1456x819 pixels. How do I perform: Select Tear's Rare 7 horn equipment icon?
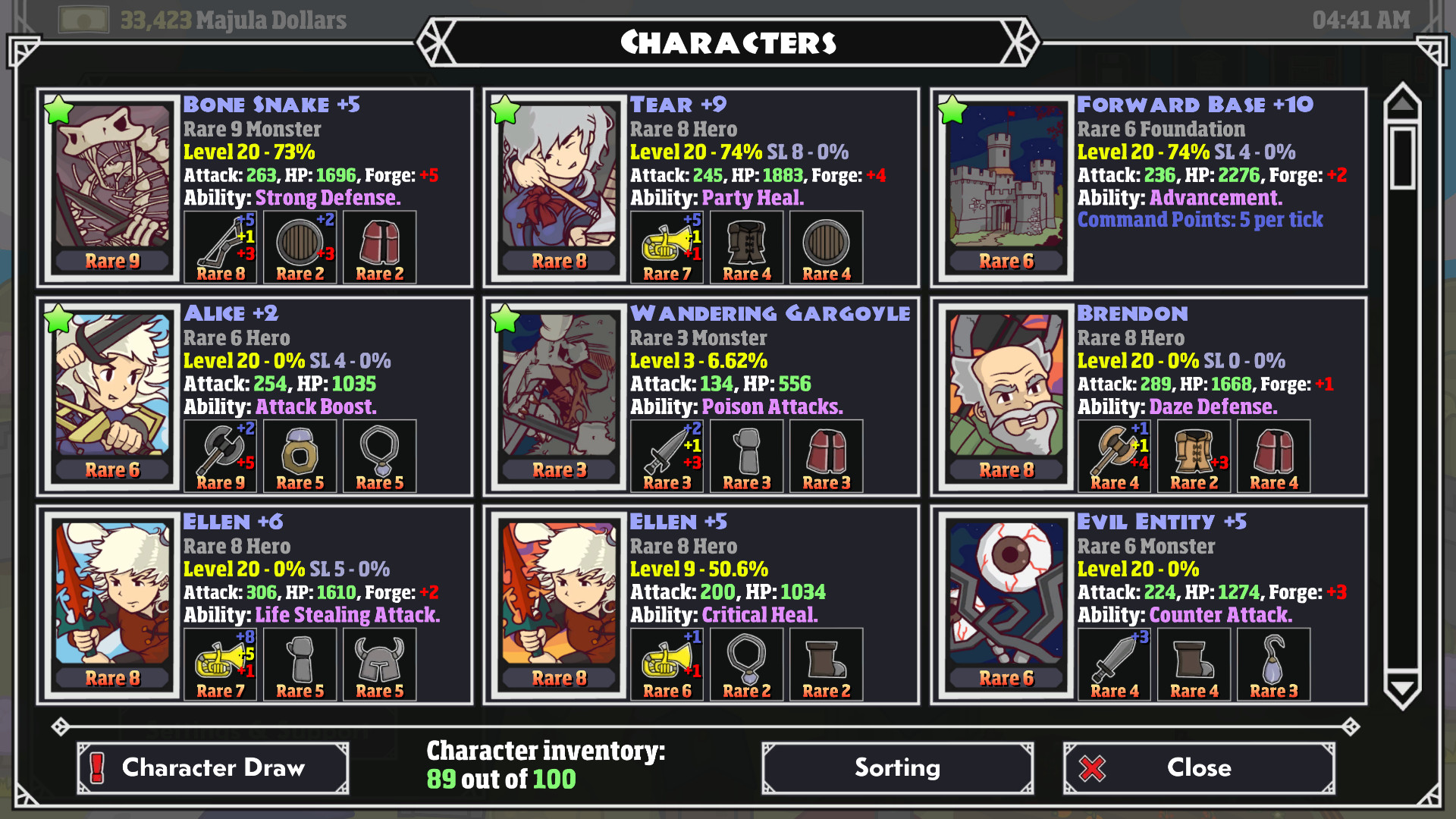(666, 244)
